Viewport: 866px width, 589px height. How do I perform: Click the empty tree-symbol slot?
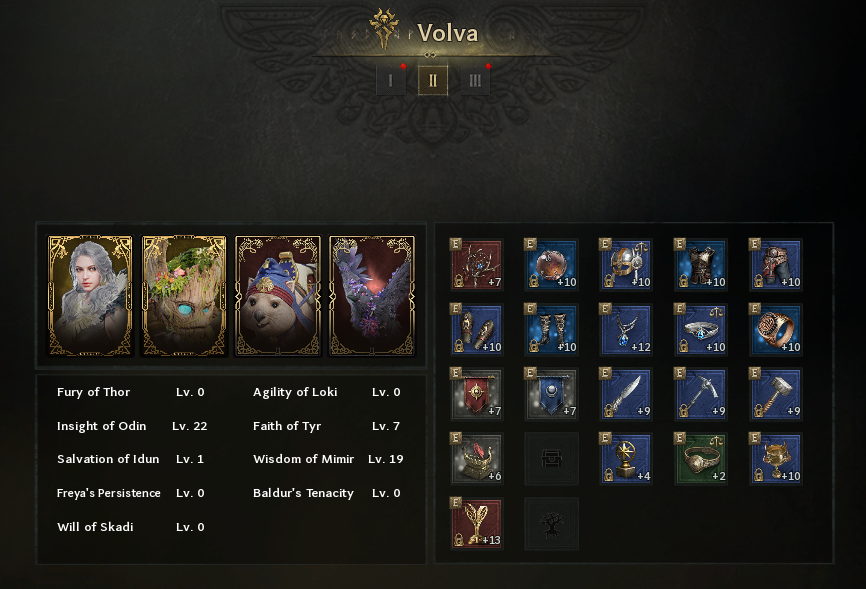[x=552, y=523]
